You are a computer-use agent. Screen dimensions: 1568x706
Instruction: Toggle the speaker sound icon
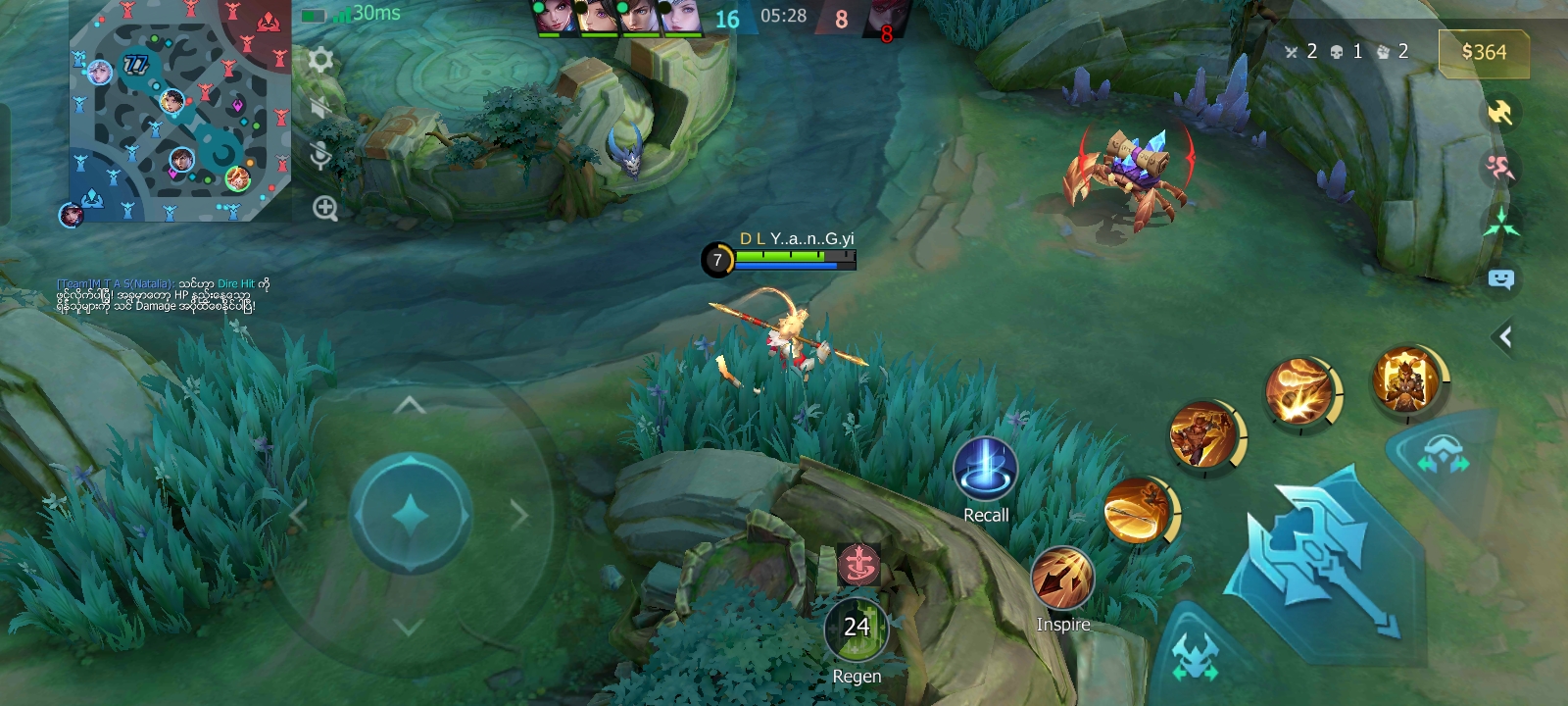tap(319, 108)
